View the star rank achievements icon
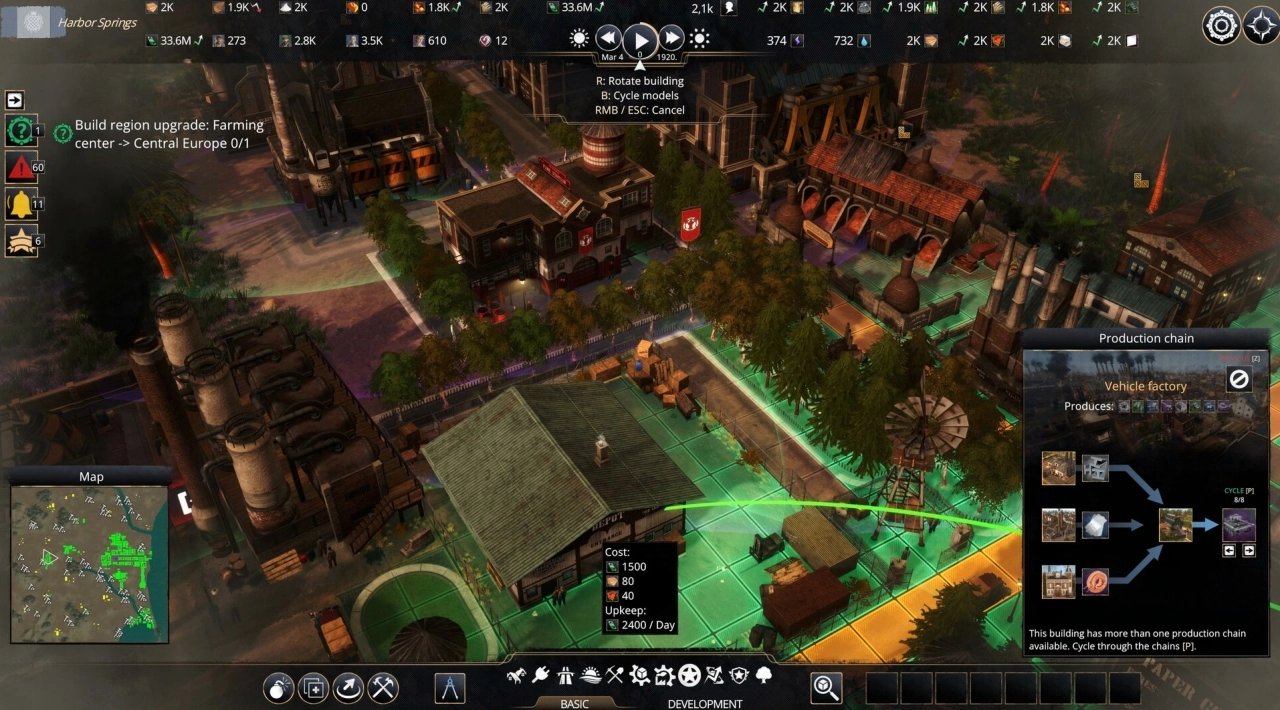The width and height of the screenshot is (1280, 710). pyautogui.click(x=20, y=238)
